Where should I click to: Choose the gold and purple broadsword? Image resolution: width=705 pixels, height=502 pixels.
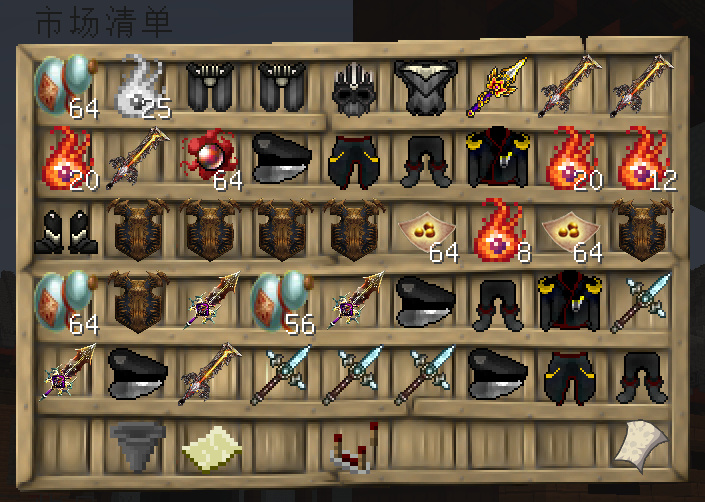point(496,86)
